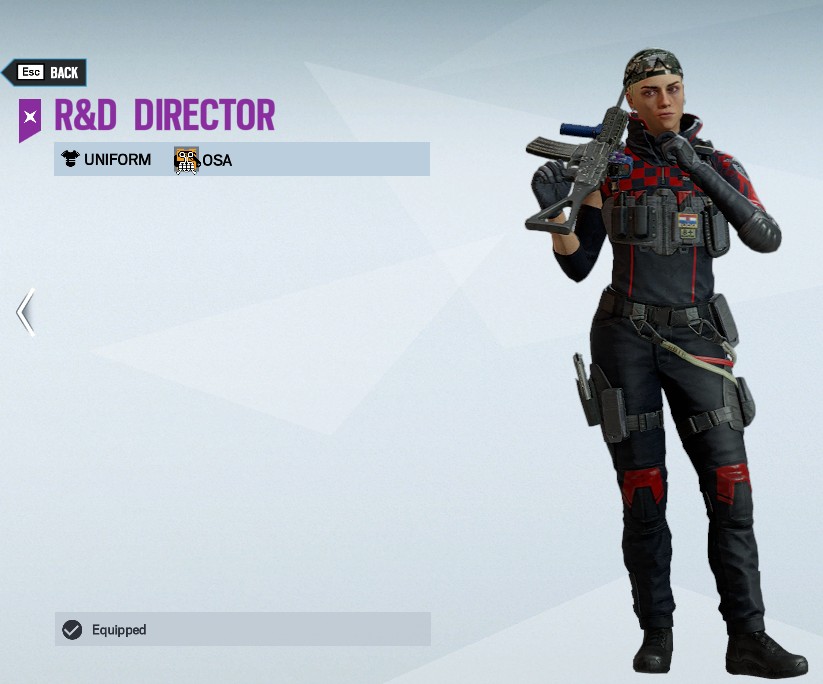Select the Osa operator icon

[x=187, y=160]
